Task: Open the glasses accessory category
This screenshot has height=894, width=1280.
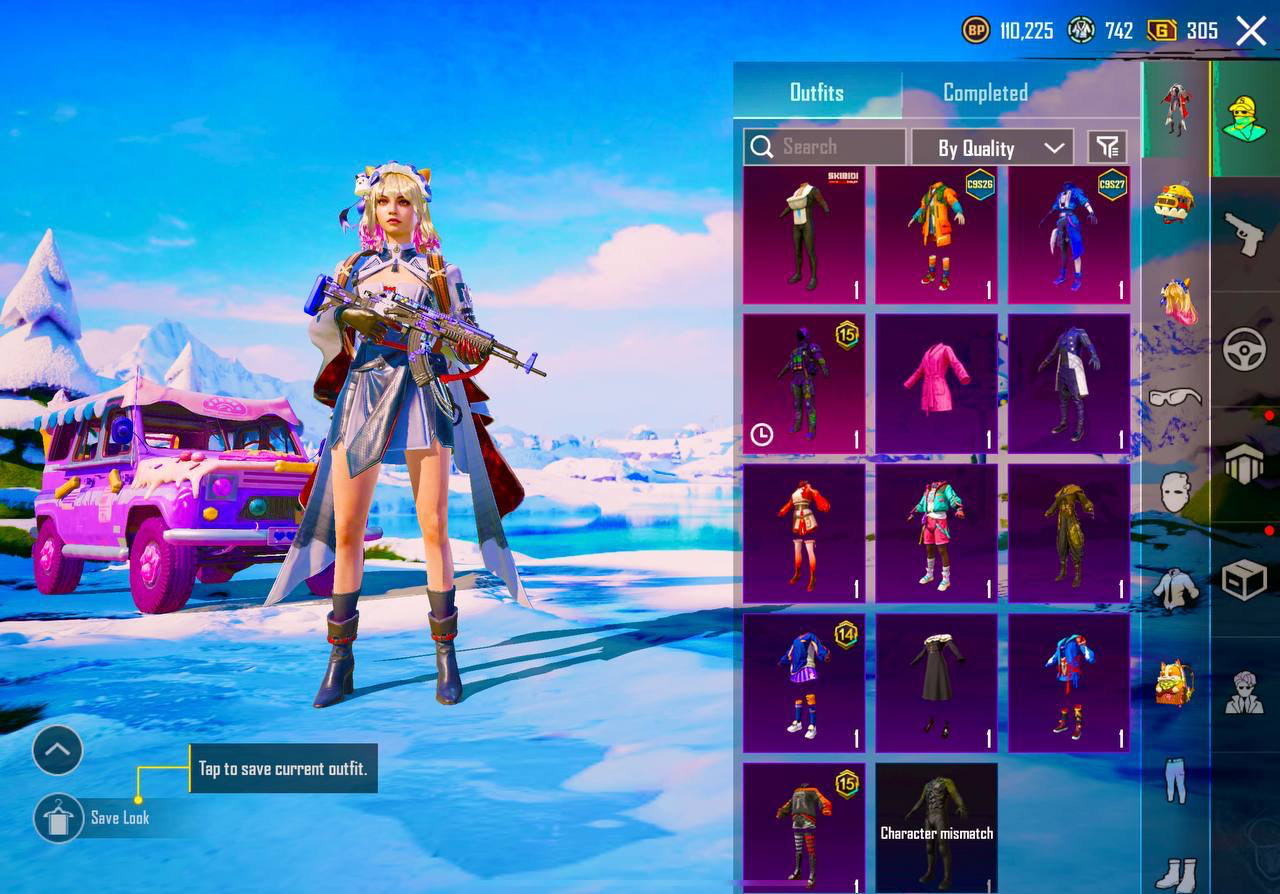Action: pos(1176,398)
